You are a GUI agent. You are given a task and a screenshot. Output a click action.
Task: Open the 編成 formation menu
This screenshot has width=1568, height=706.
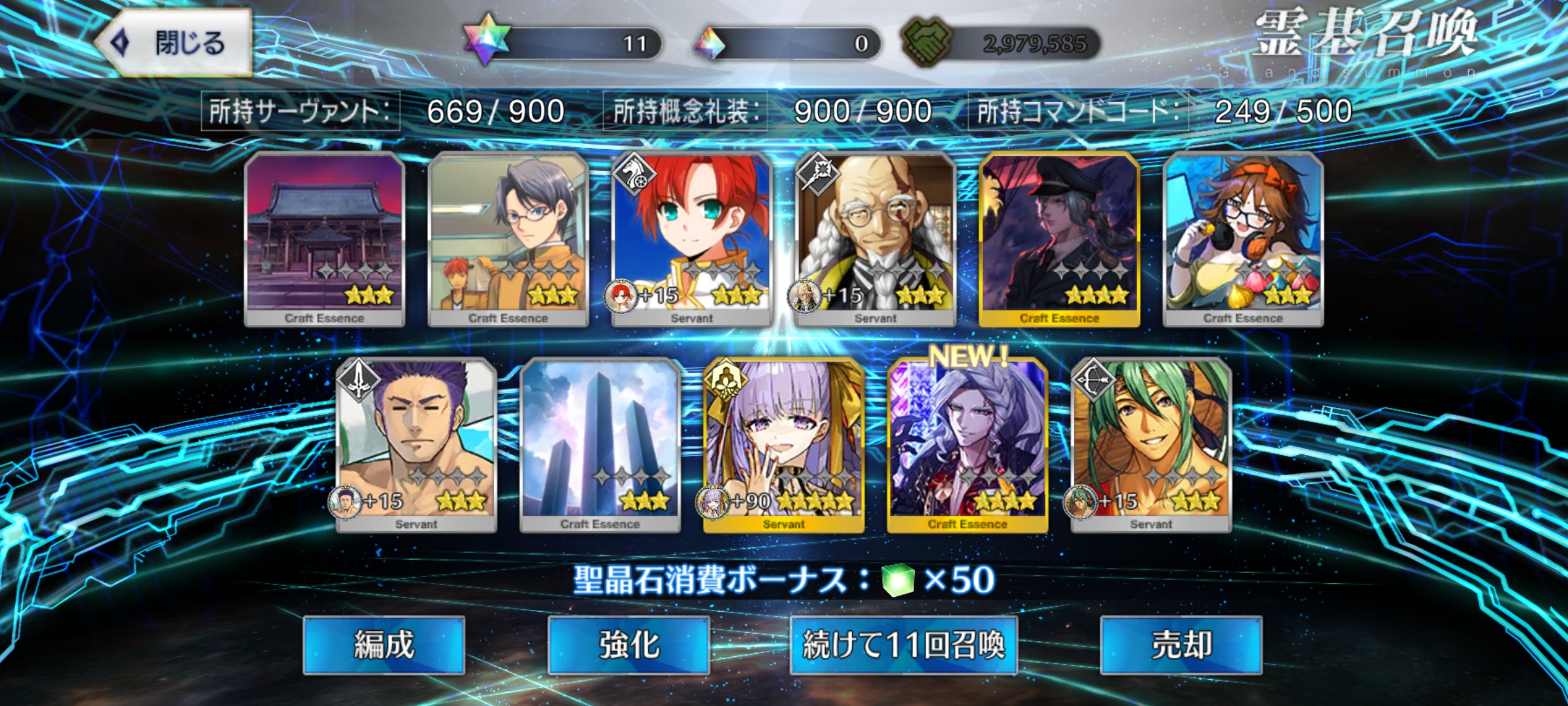click(384, 645)
